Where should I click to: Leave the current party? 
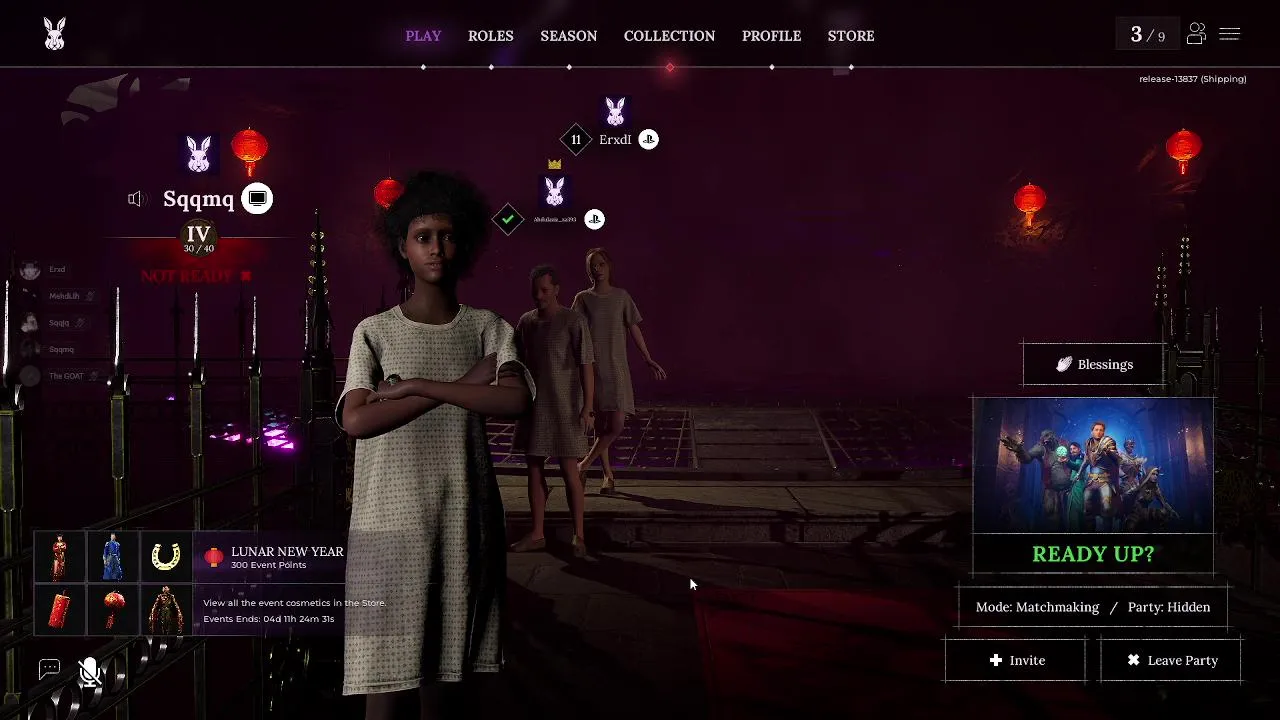(1171, 660)
